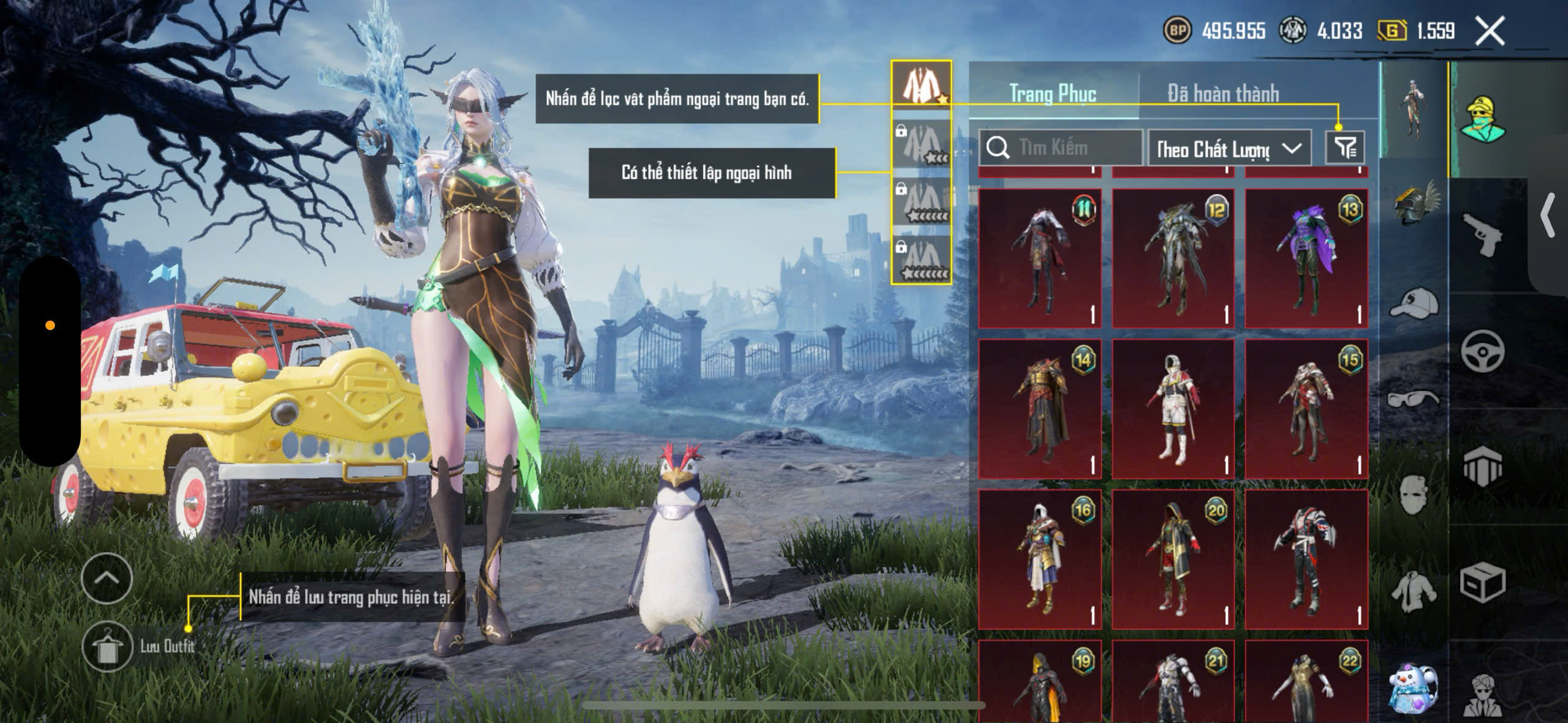
Task: Switch to the Trang Phục tab
Action: coord(1053,94)
